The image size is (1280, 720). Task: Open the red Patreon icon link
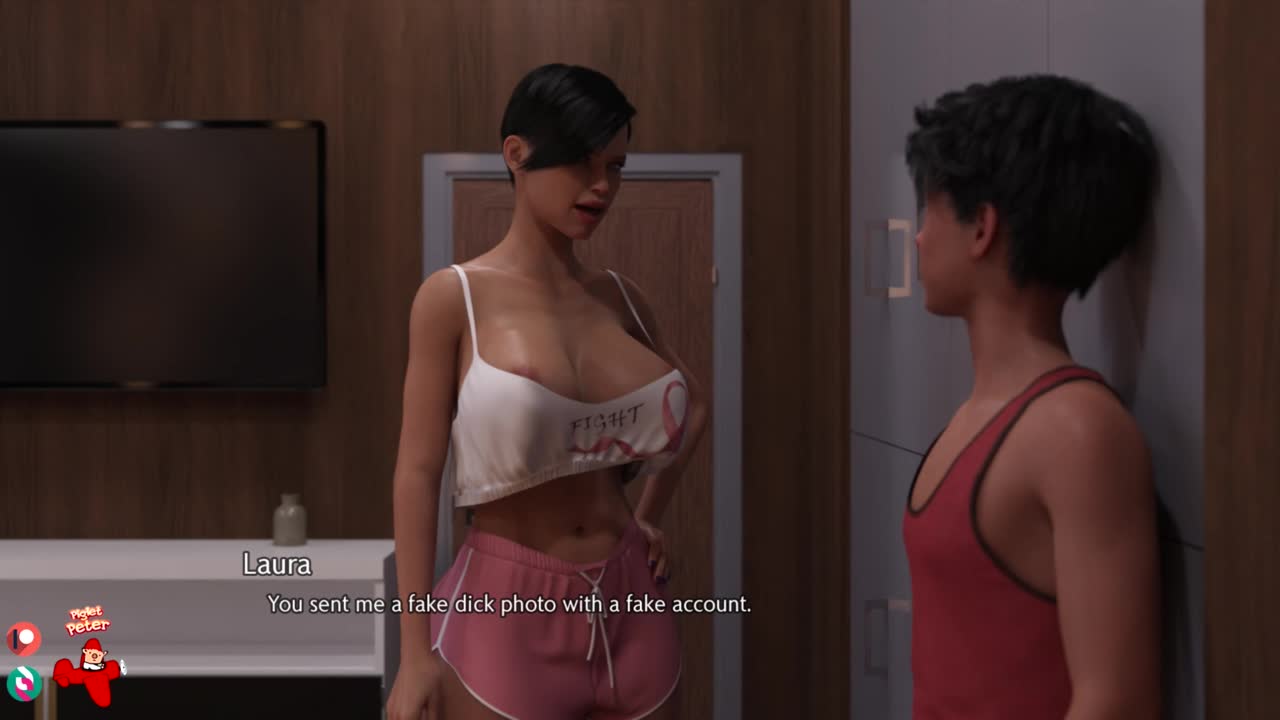click(x=23, y=638)
